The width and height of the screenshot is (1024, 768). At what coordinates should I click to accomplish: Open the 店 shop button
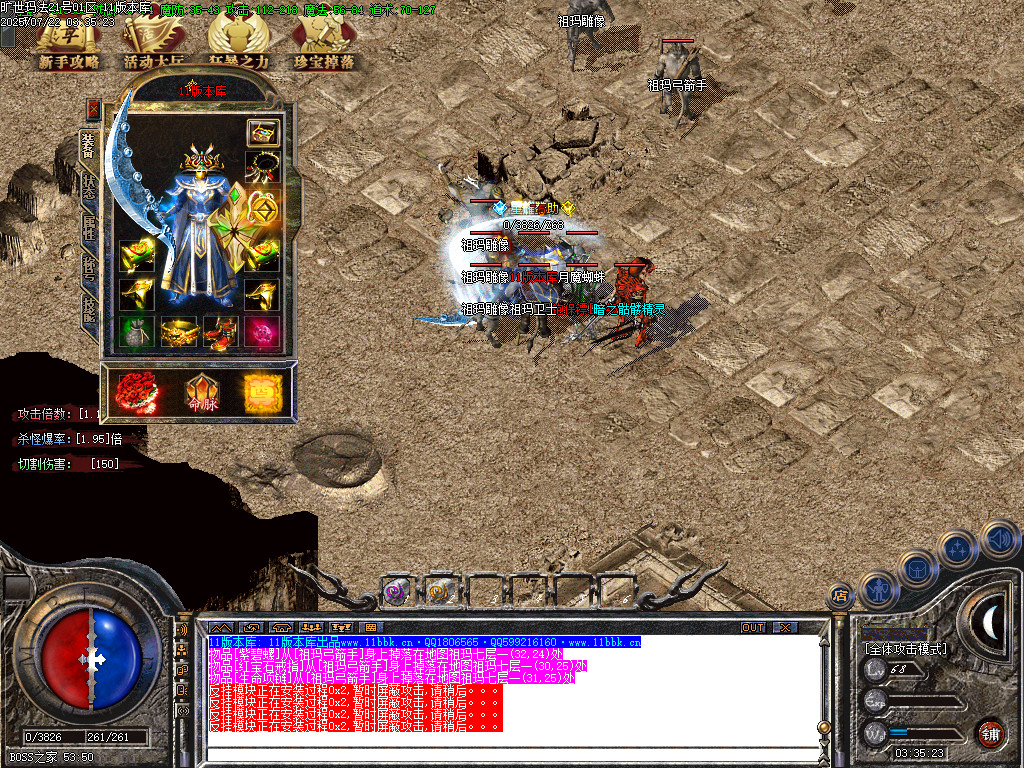click(x=840, y=597)
